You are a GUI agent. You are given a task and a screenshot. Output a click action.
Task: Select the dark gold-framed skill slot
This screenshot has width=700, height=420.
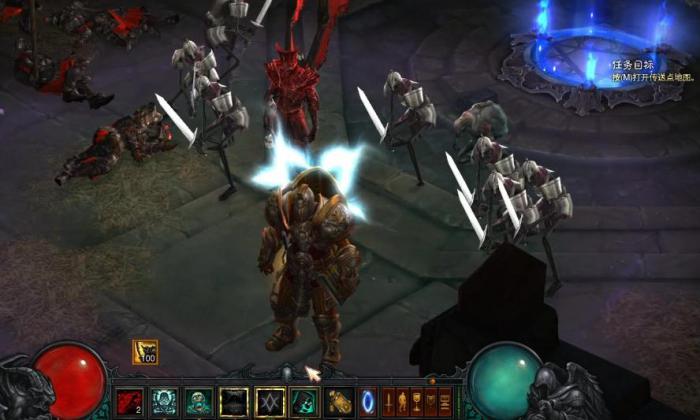pyautogui.click(x=234, y=401)
